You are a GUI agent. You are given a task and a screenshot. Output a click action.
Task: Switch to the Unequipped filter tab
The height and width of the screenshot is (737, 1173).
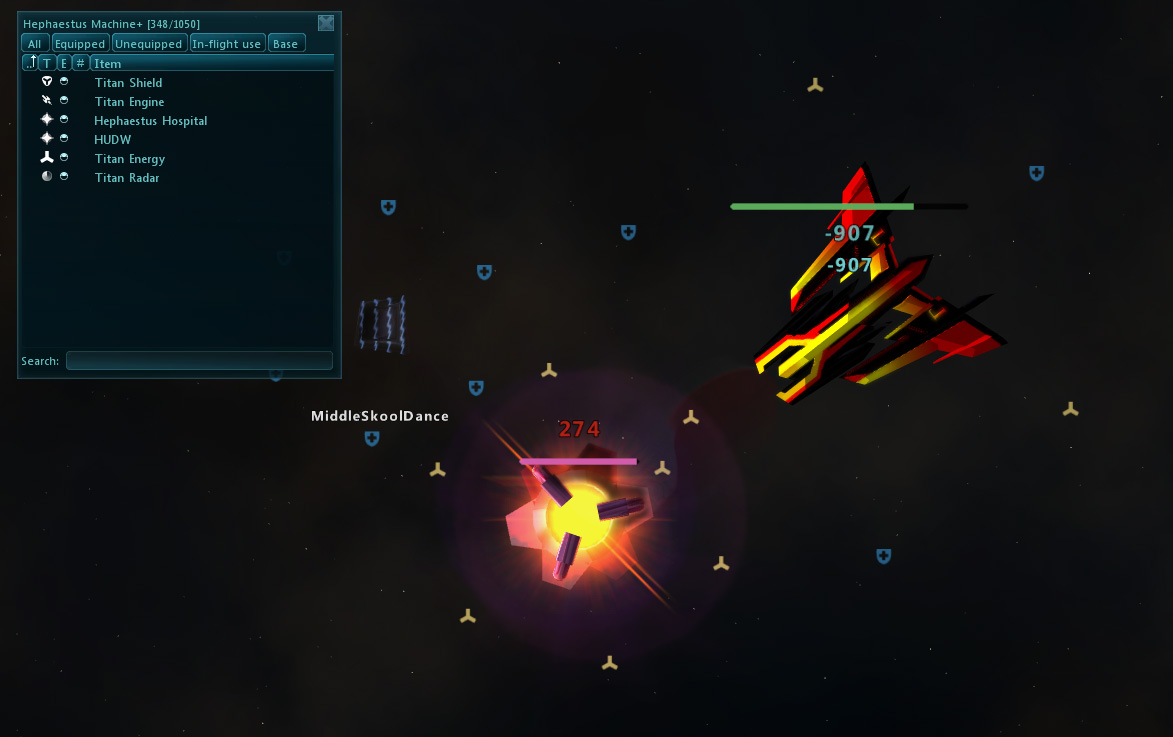pyautogui.click(x=149, y=44)
